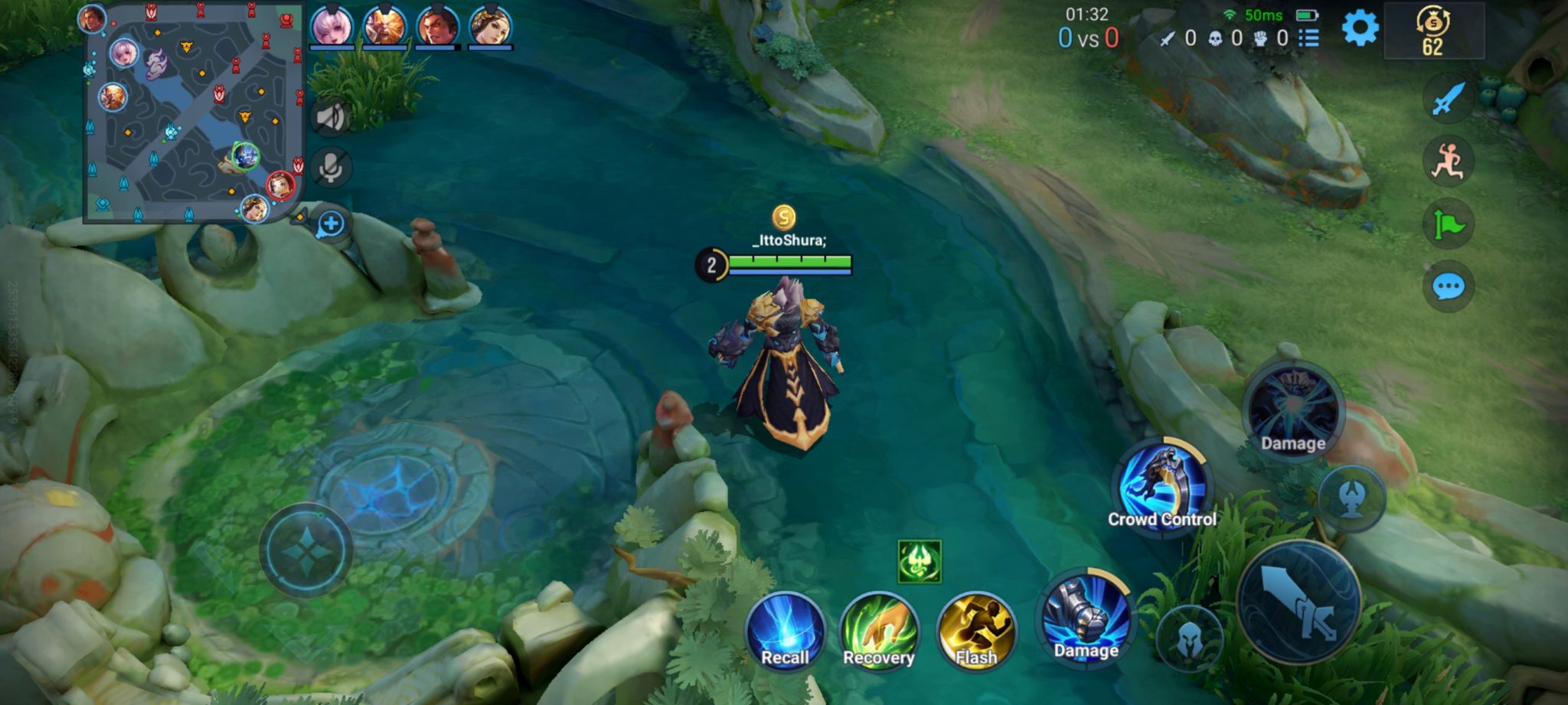Viewport: 1568px width, 705px height.
Task: Use the Recovery regen ability
Action: click(x=879, y=630)
